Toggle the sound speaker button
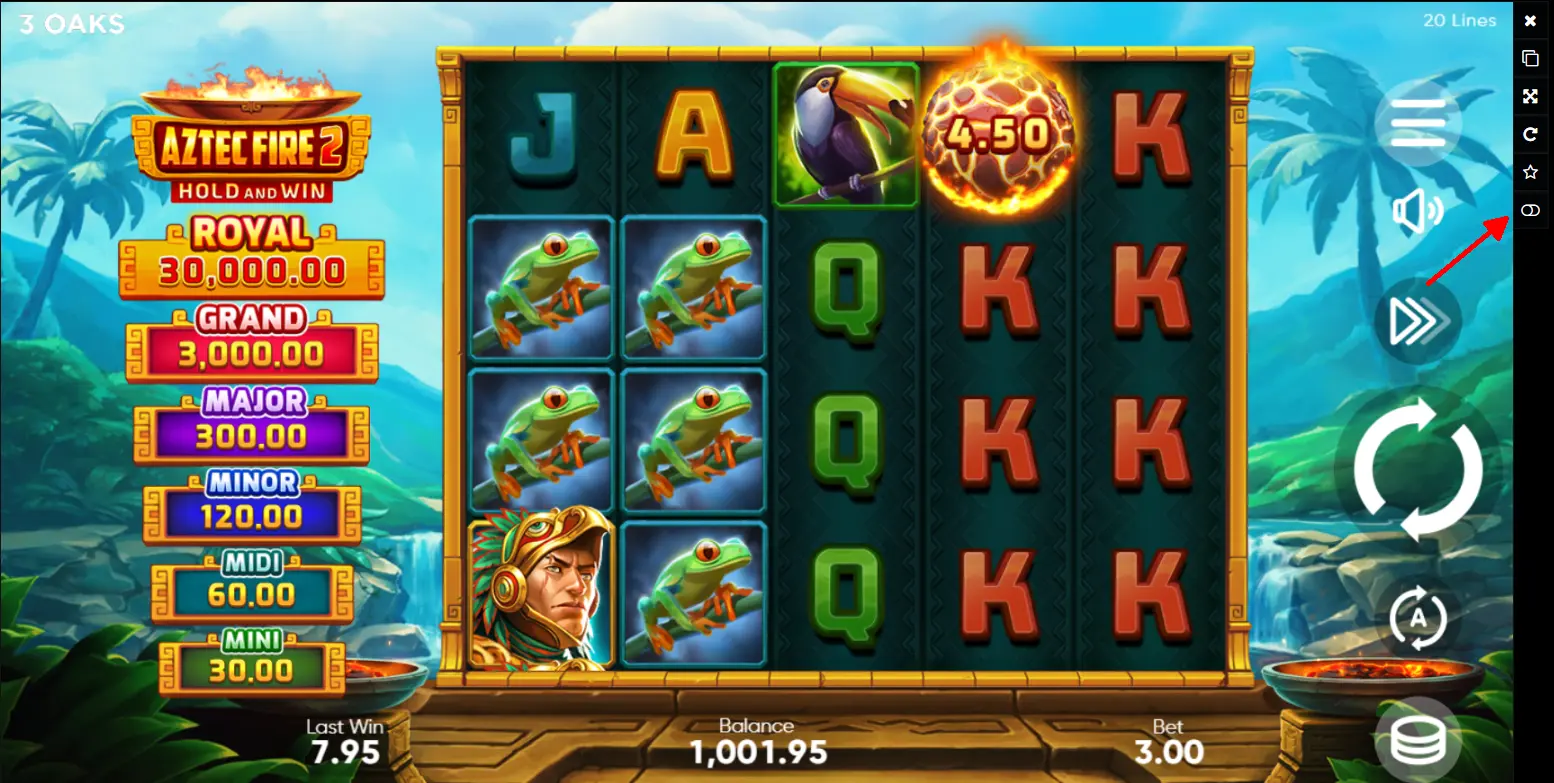1554x783 pixels. [x=1417, y=212]
